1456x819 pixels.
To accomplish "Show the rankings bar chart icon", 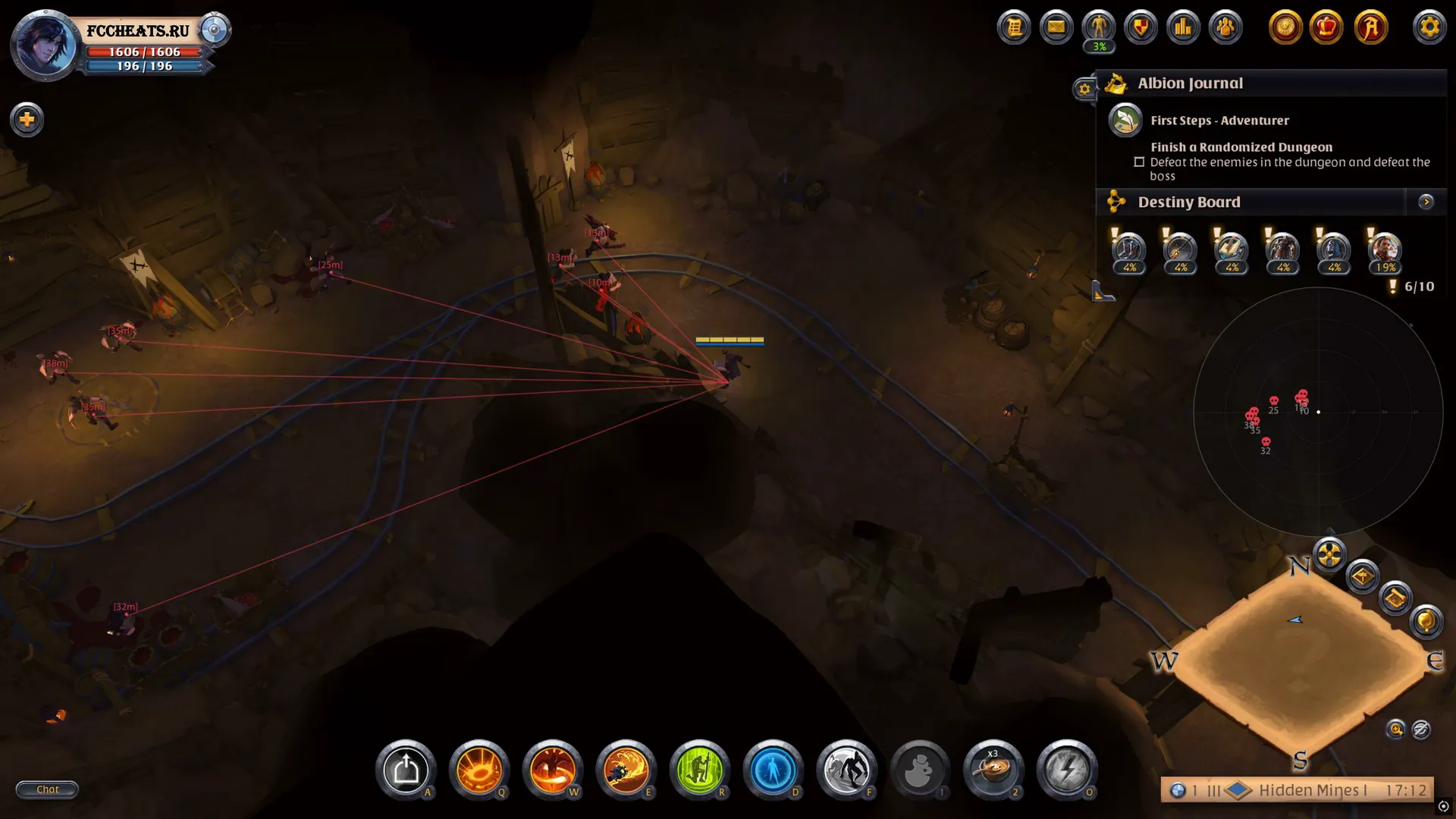I will pyautogui.click(x=1183, y=28).
